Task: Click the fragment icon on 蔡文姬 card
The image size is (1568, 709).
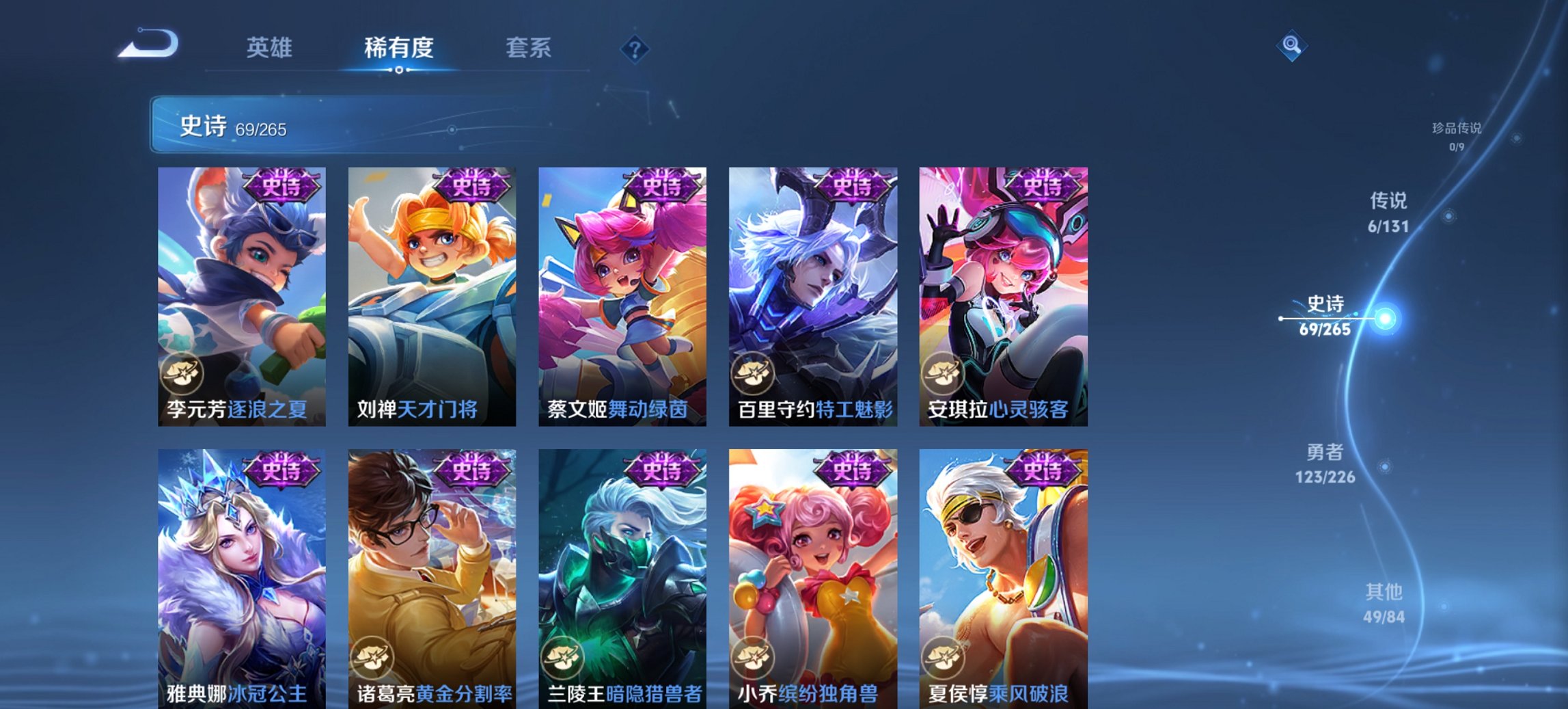Action: [x=562, y=373]
